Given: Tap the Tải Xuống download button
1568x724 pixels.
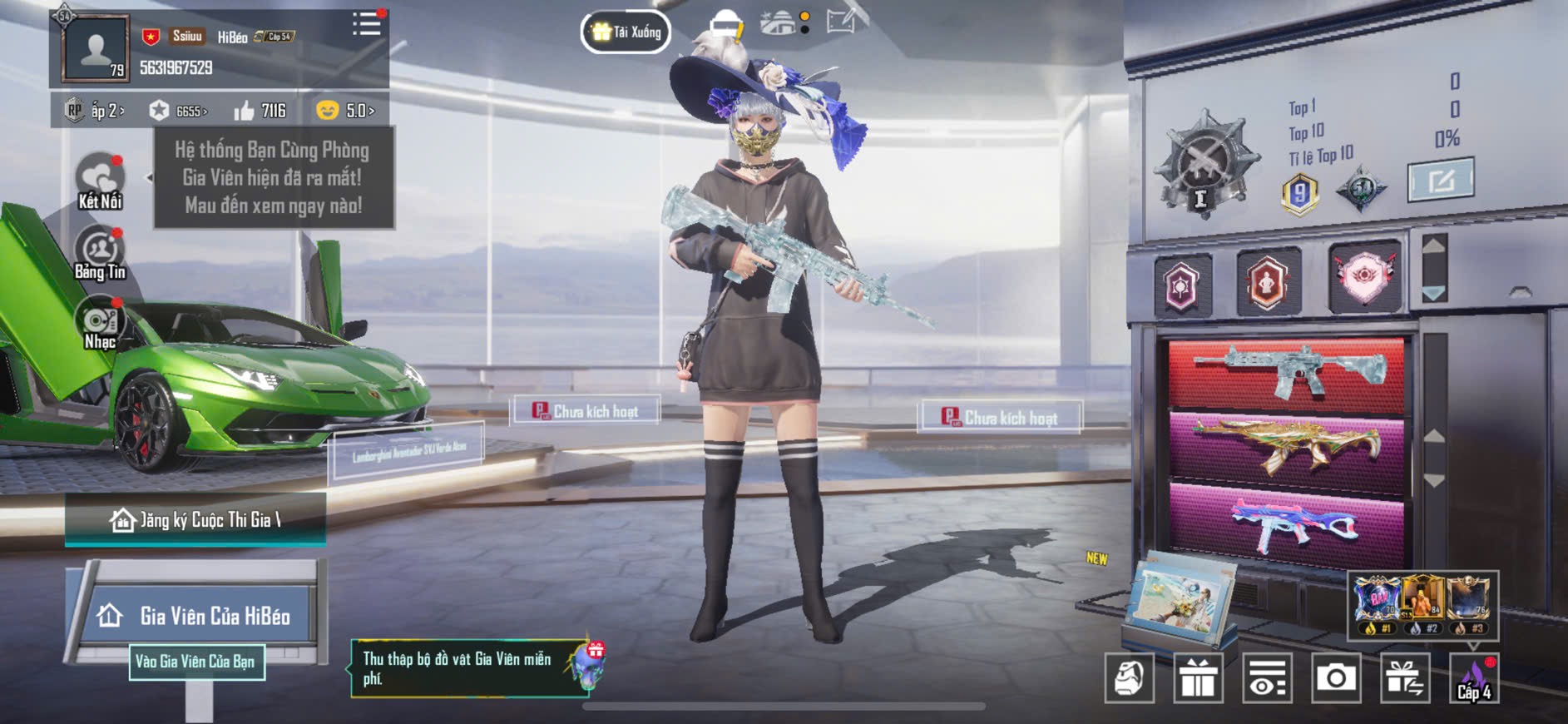Looking at the screenshot, I should pyautogui.click(x=626, y=32).
